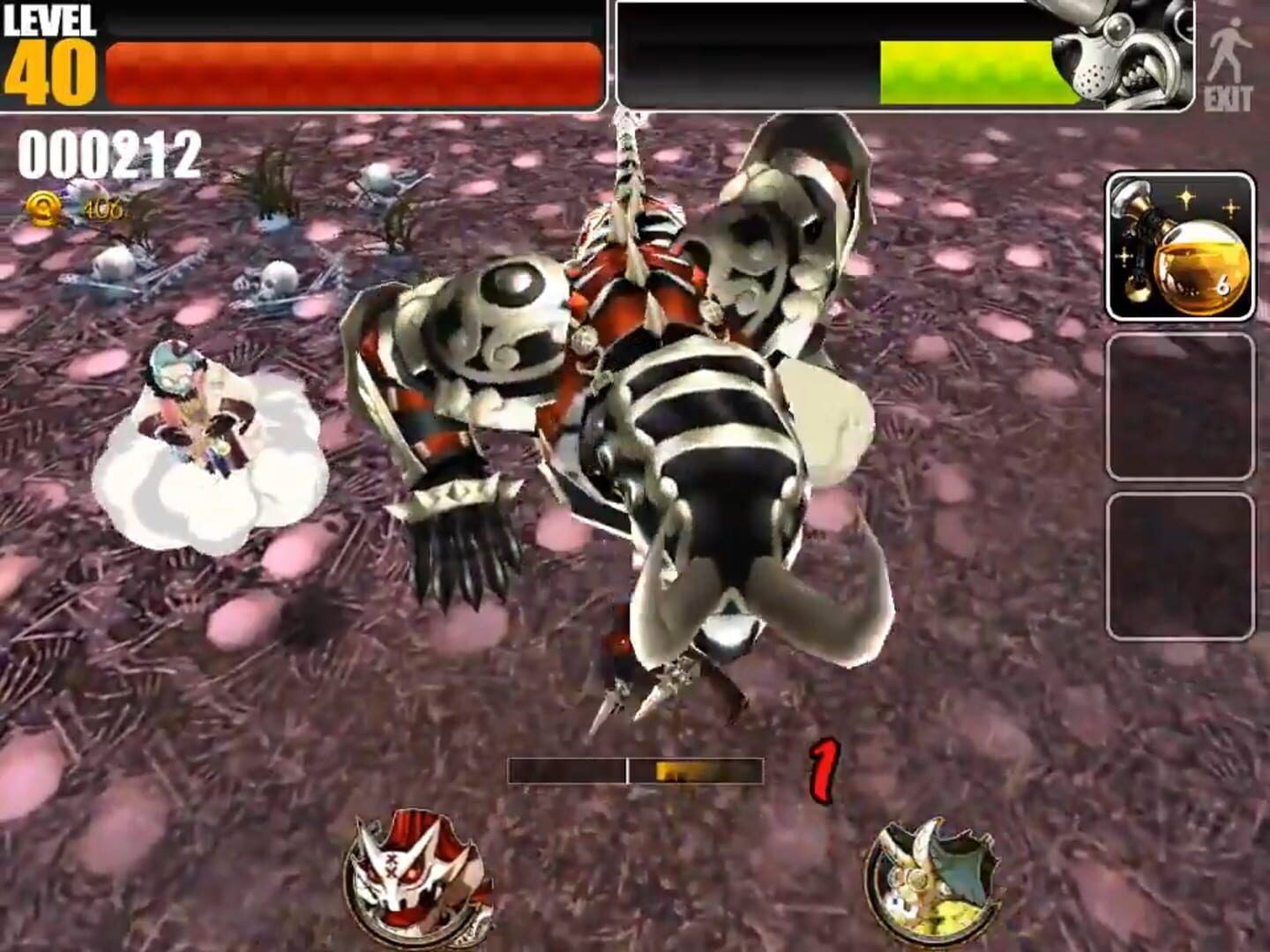Click the Level 40 badge
Screen dimensions: 1270x952
(x=49, y=48)
